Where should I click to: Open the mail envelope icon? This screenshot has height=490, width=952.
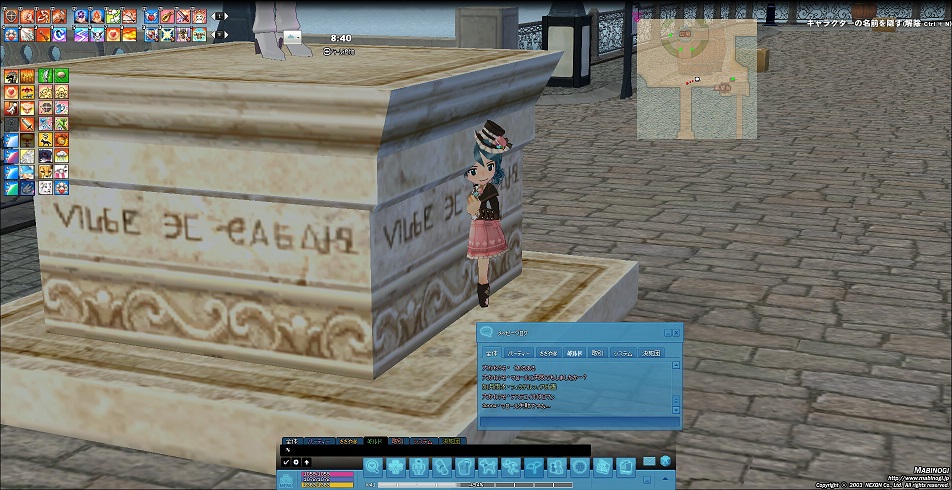[x=649, y=461]
